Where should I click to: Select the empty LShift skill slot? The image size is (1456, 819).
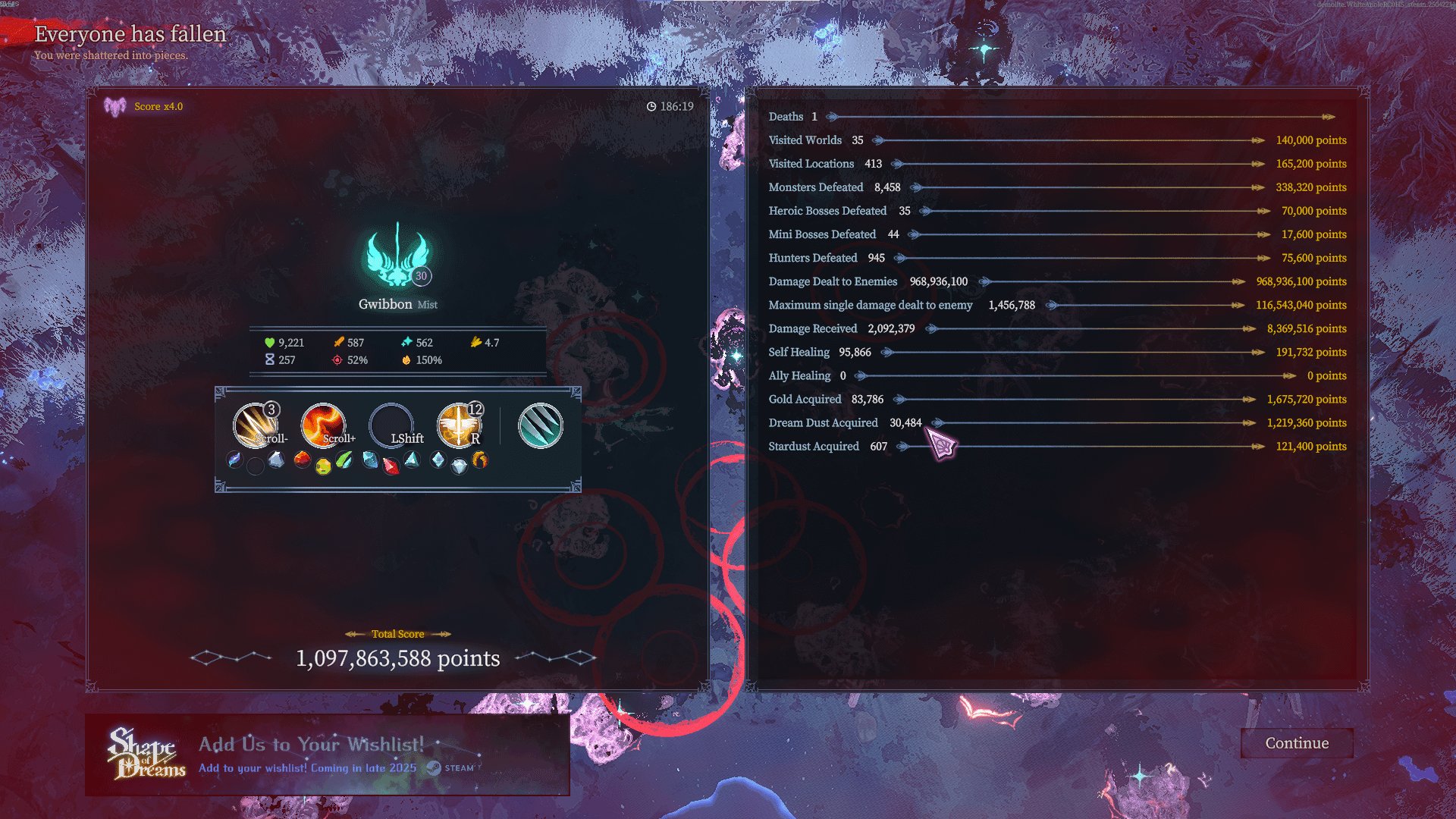[391, 425]
